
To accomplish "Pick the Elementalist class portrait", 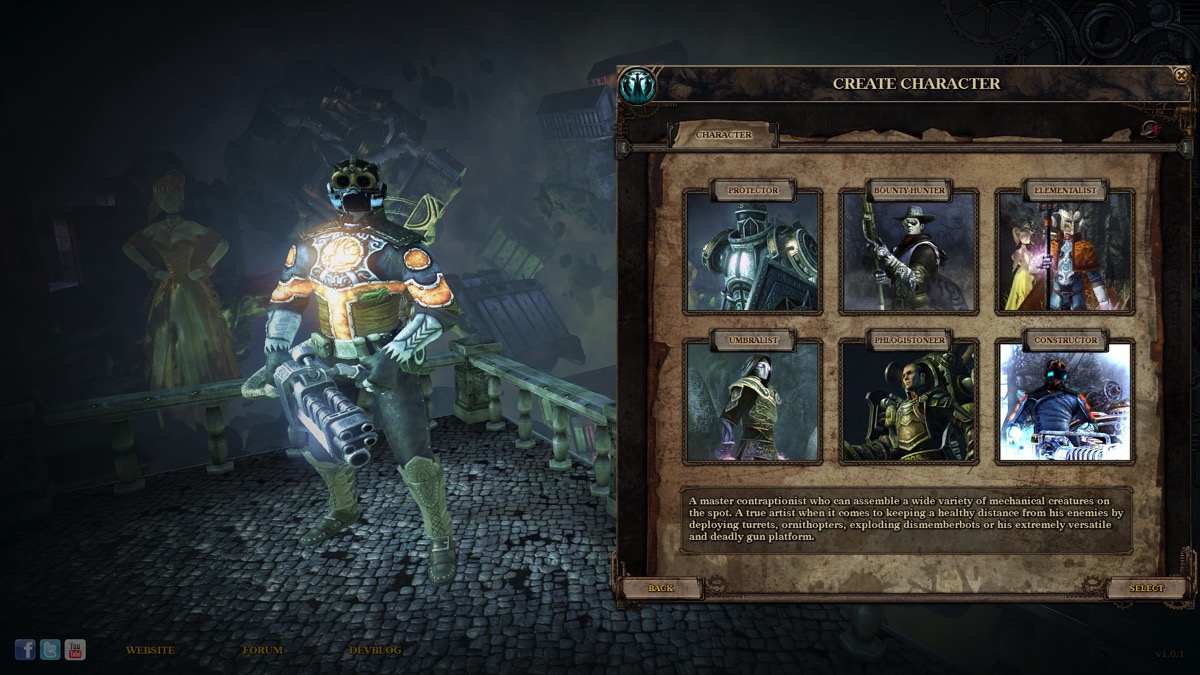I will (x=1065, y=251).
